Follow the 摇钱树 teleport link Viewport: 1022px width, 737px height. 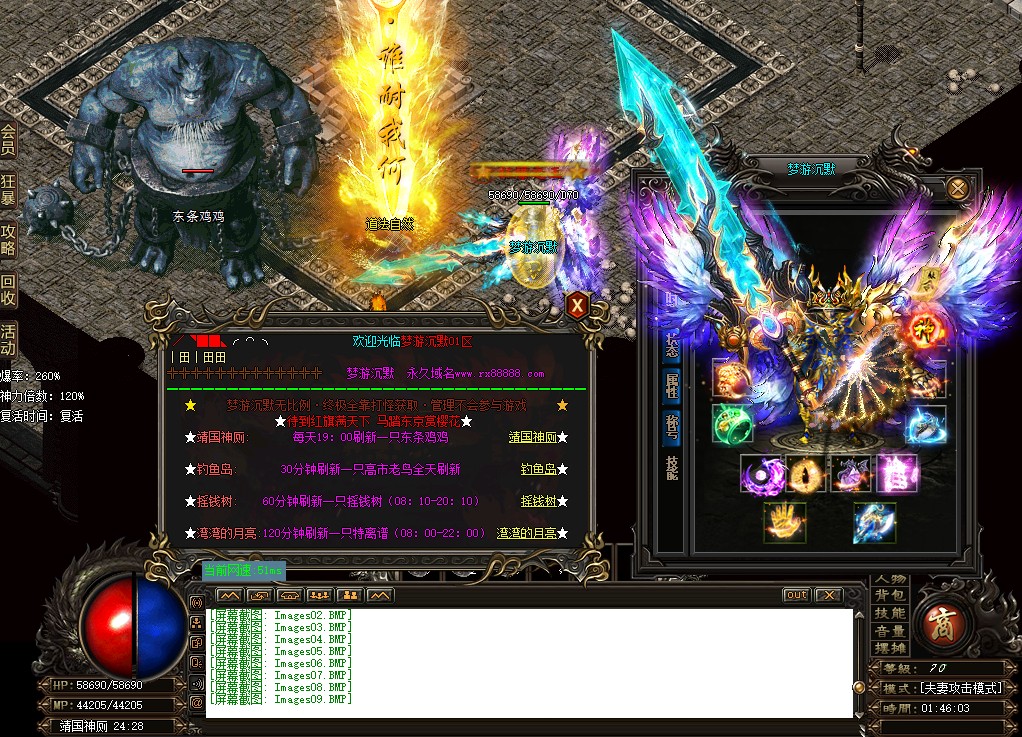(537, 501)
